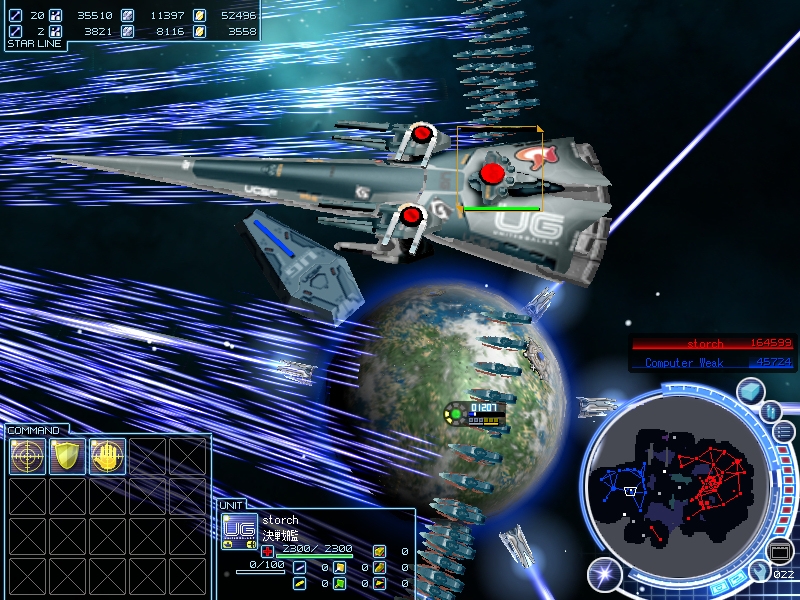This screenshot has height=600, width=800.
Task: Select the Computer Weak score row
Action: coord(713,362)
